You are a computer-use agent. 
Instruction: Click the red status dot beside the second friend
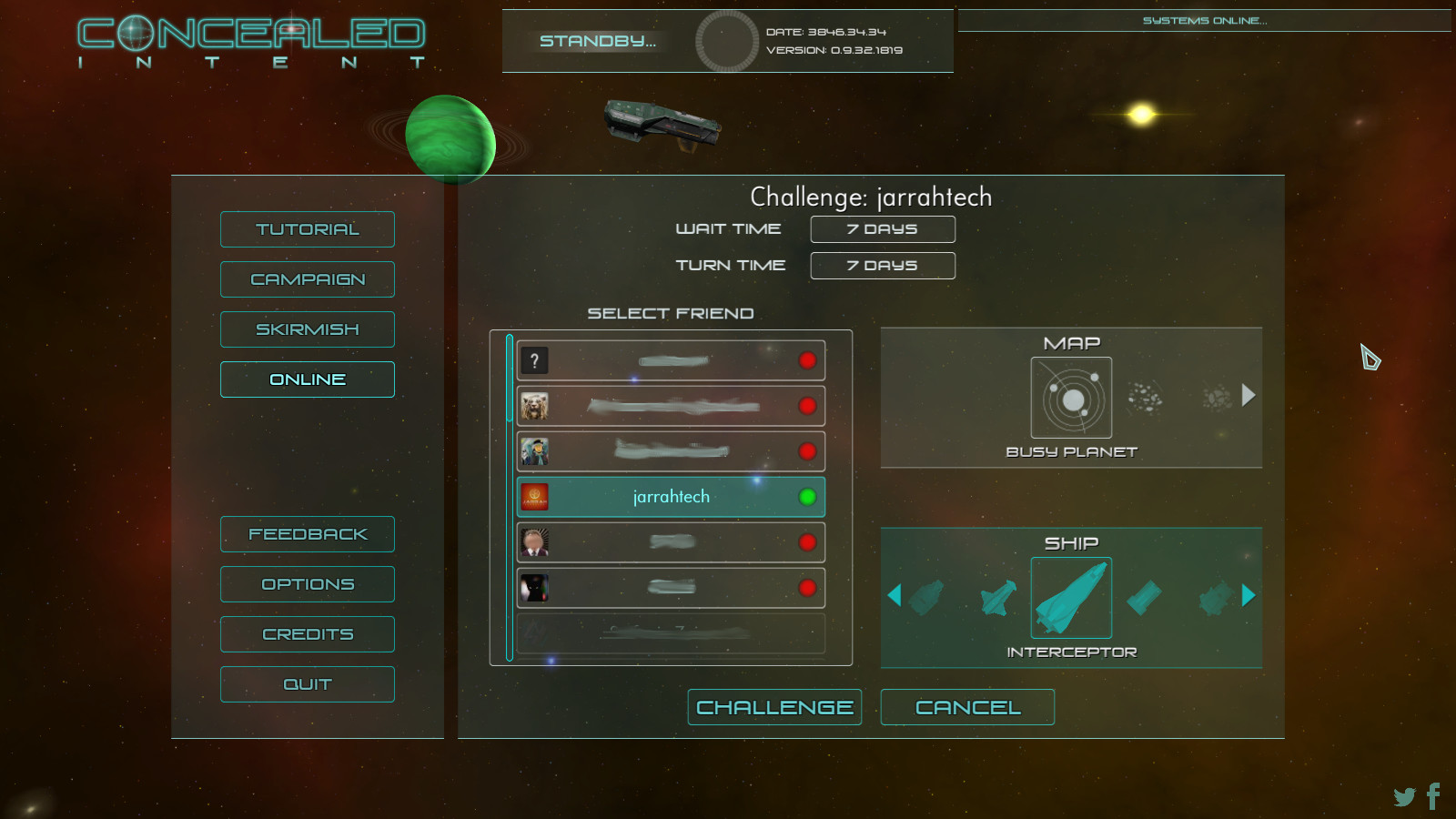point(806,406)
